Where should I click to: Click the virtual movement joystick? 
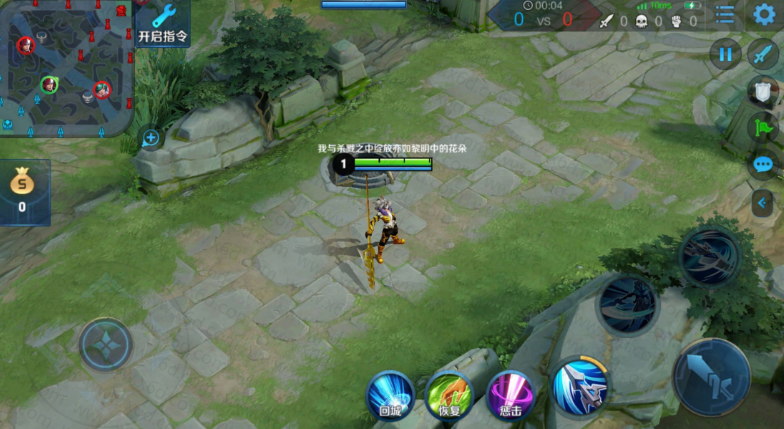(x=105, y=344)
